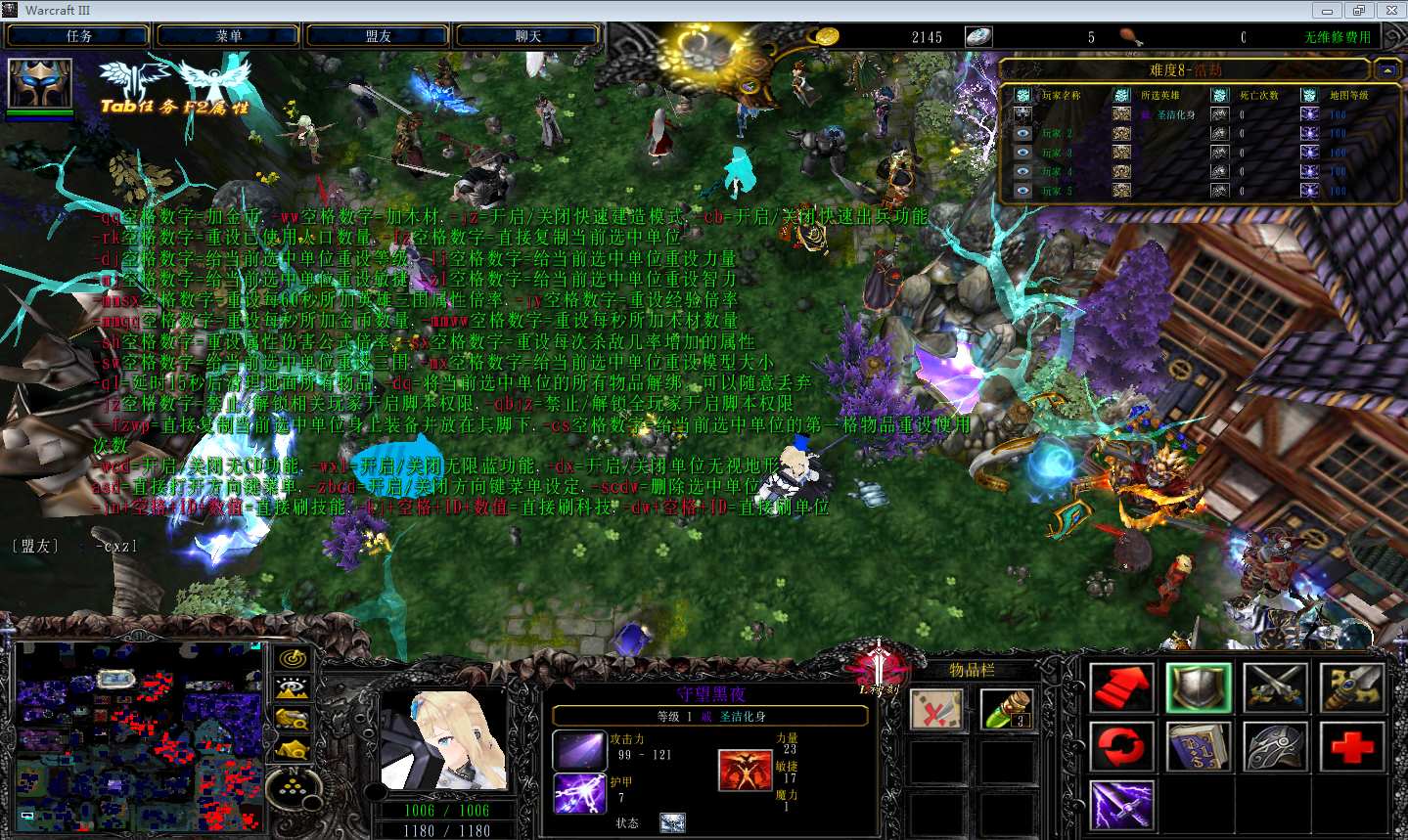Screen dimensions: 1408x840
Task: Open the red cross hero skills menu
Action: pyautogui.click(x=1351, y=747)
